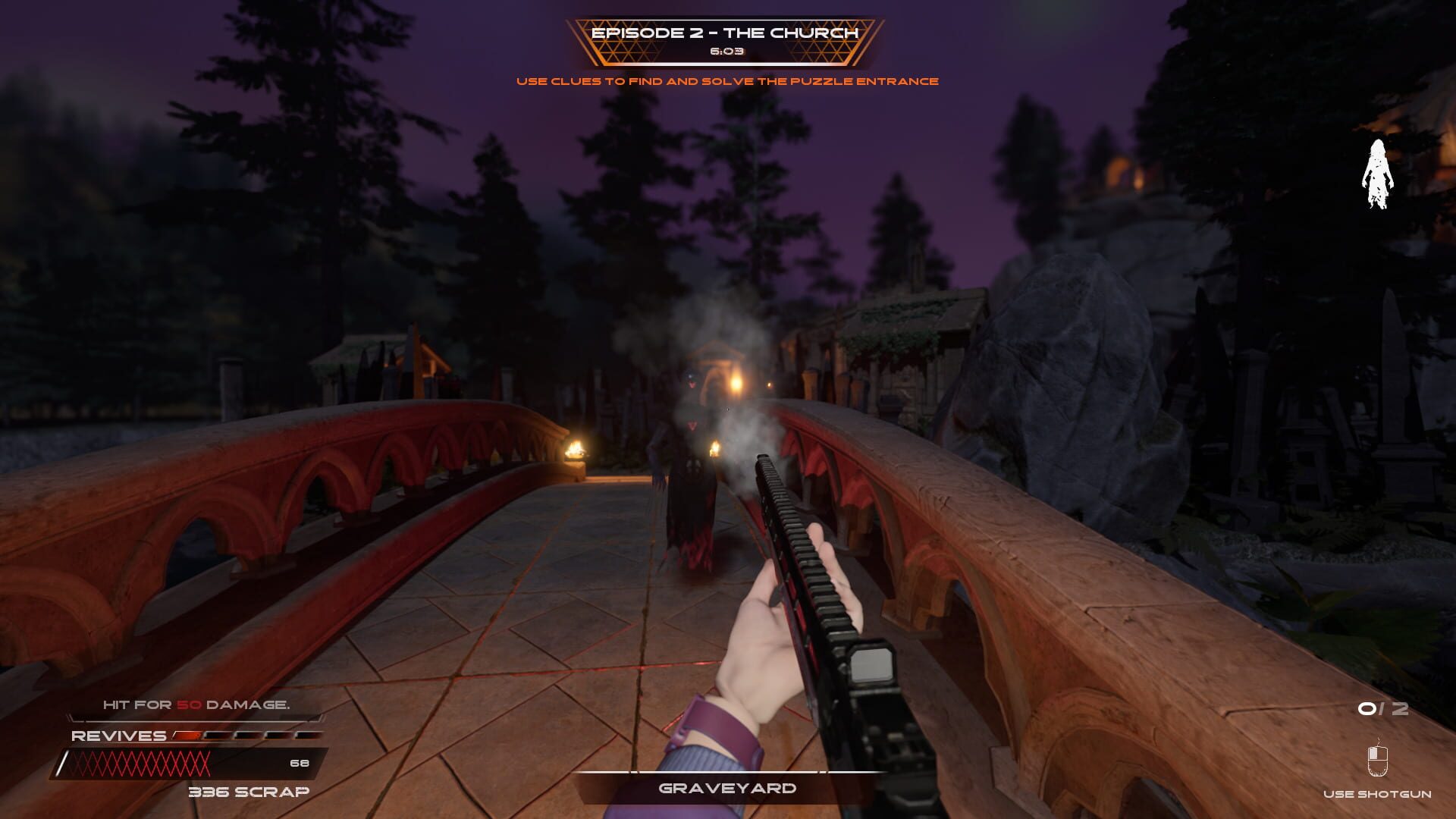Image resolution: width=1456 pixels, height=819 pixels.
Task: Toggle the HIT FOR 50 DAMAGE indicator
Action: click(x=196, y=704)
